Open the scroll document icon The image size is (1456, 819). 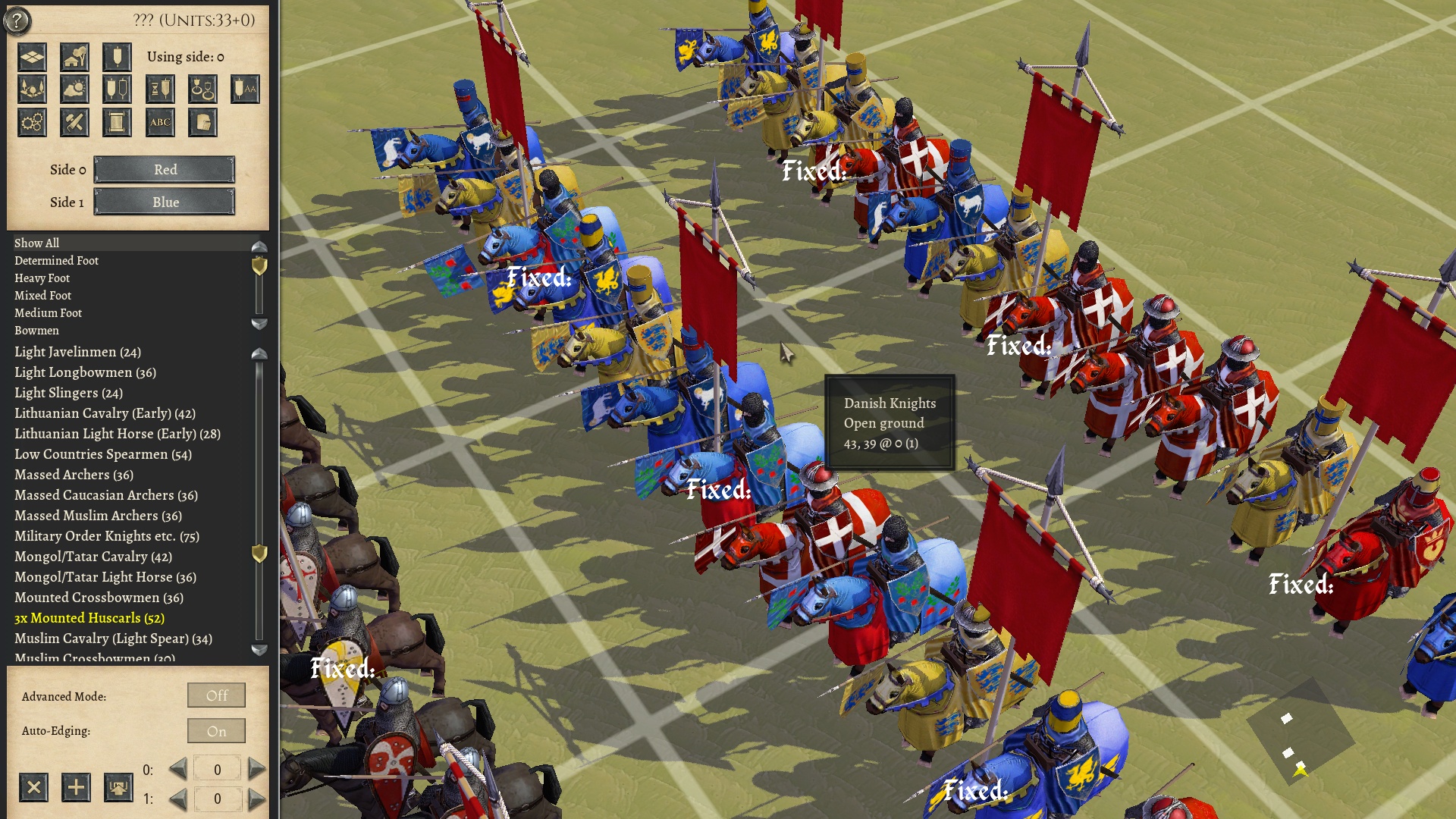point(117,122)
